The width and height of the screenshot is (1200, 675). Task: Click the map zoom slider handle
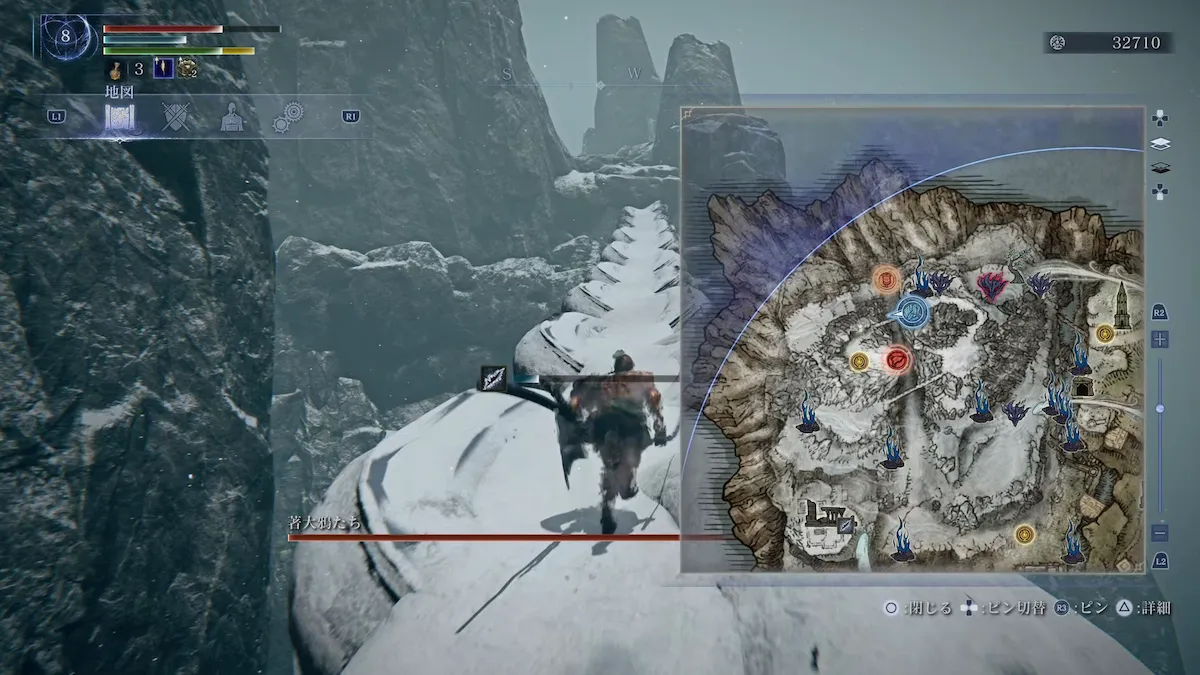coord(1160,409)
